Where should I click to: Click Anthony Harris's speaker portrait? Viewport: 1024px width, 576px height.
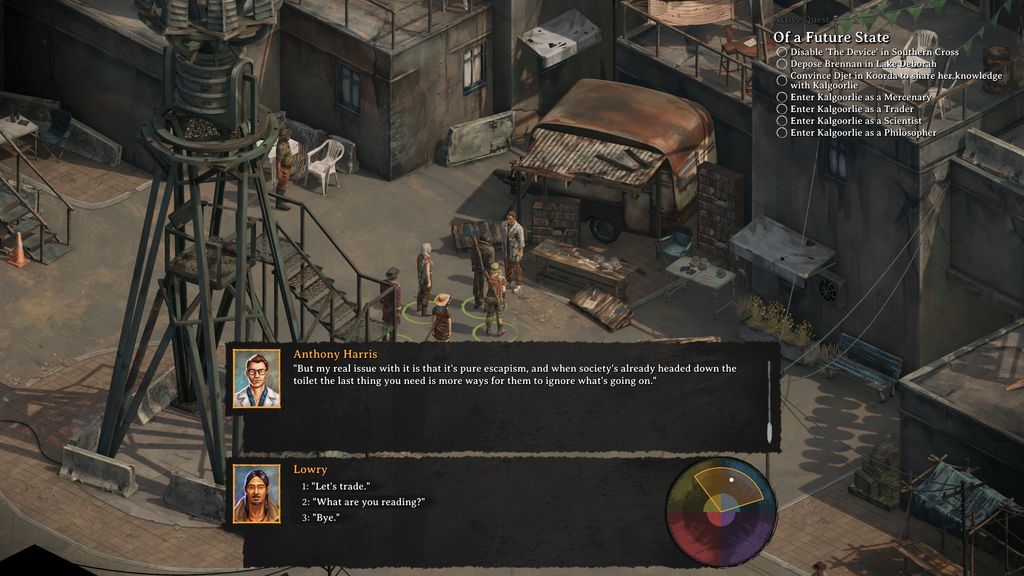click(256, 378)
